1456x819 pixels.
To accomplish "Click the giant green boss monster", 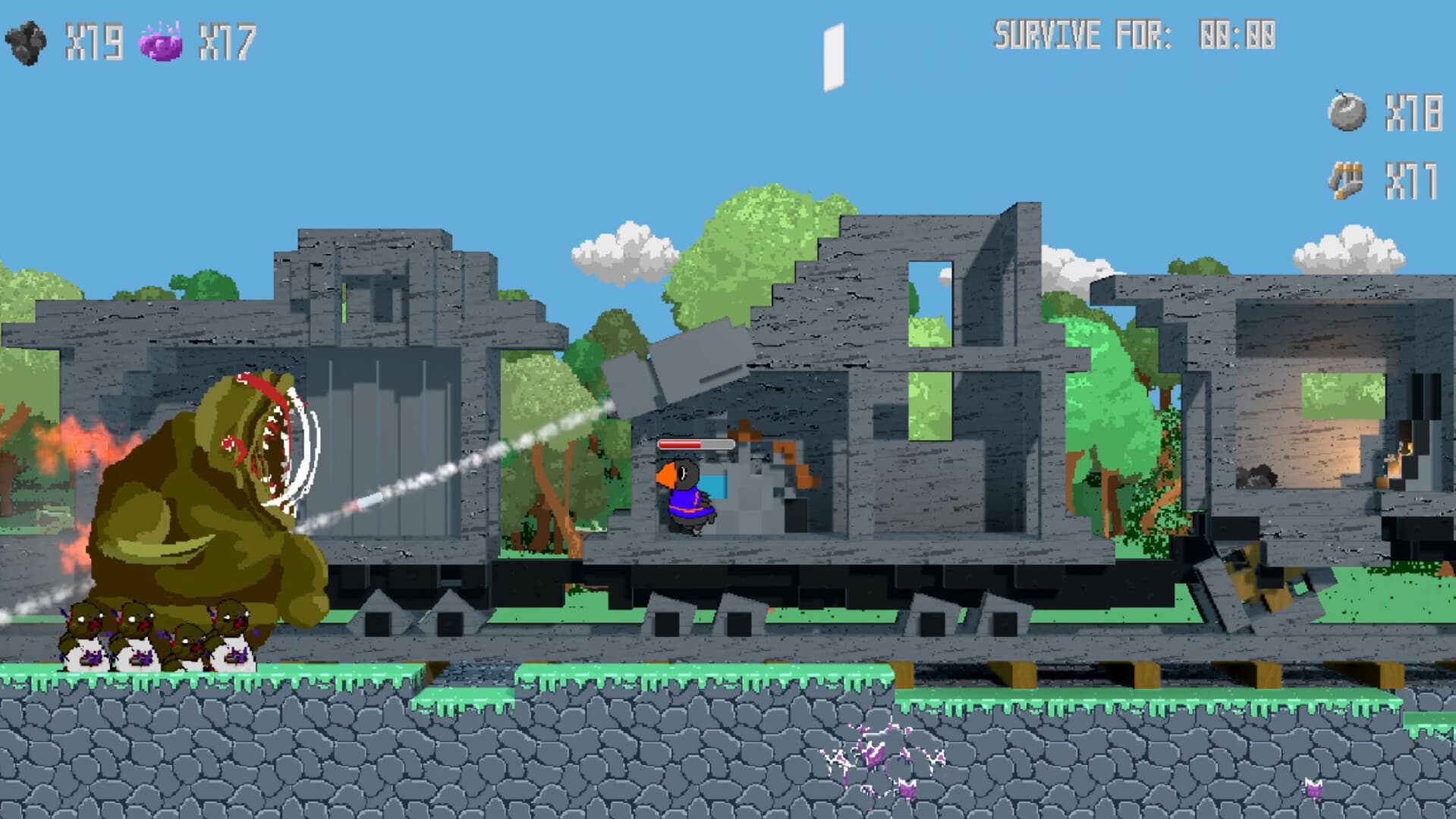I will [x=190, y=493].
